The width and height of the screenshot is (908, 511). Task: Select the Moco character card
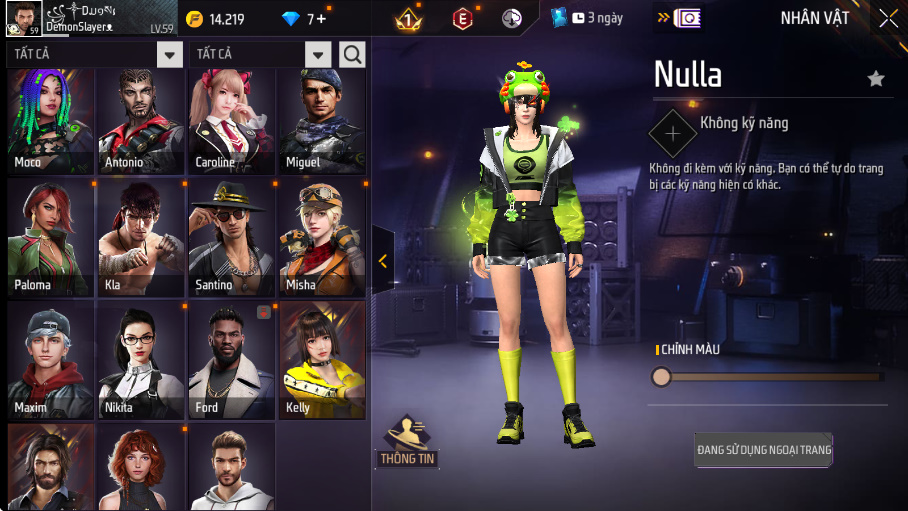(x=50, y=122)
